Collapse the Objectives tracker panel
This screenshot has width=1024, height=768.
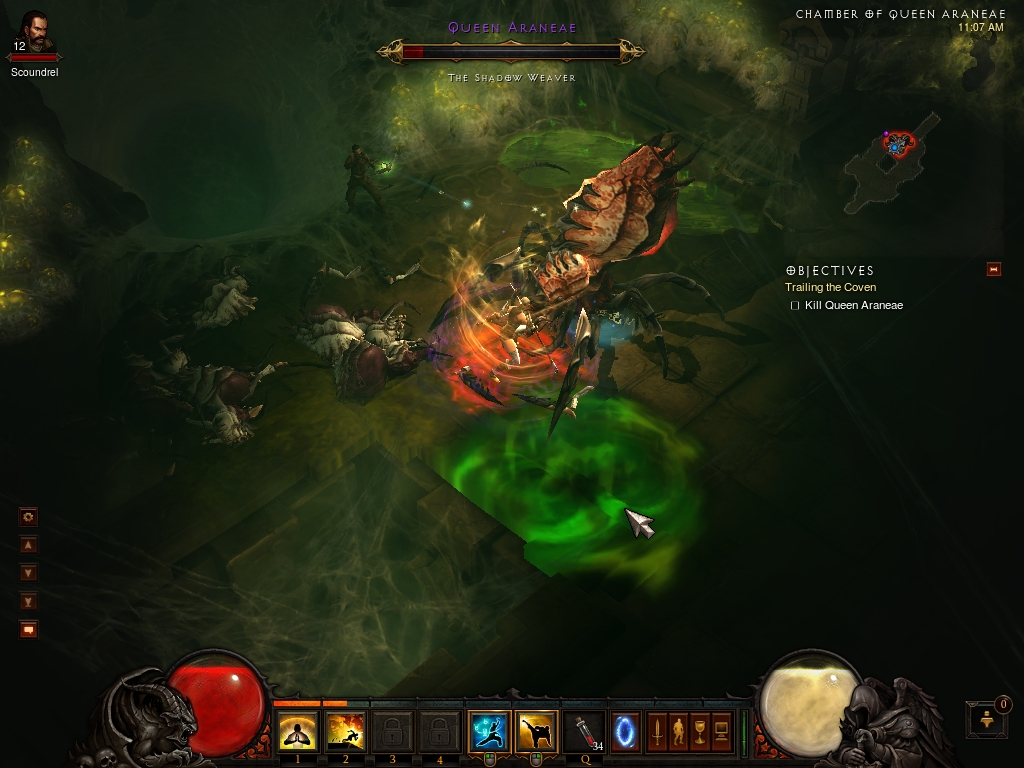pos(993,269)
